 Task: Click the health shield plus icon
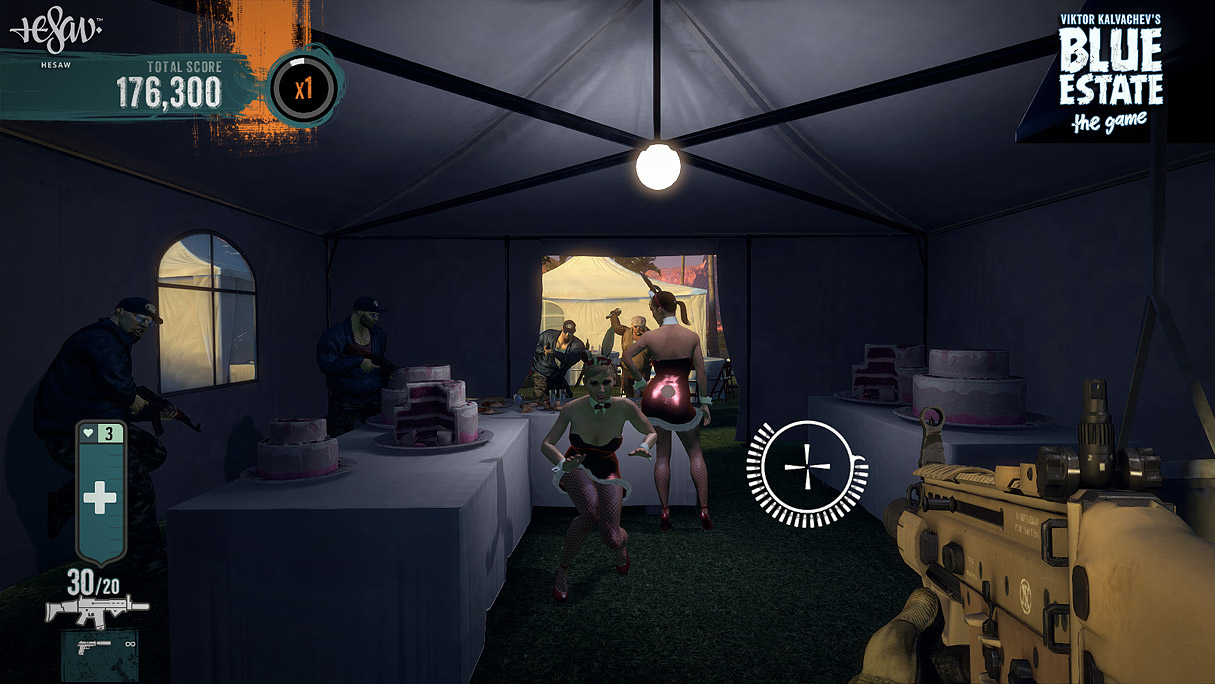(100, 498)
